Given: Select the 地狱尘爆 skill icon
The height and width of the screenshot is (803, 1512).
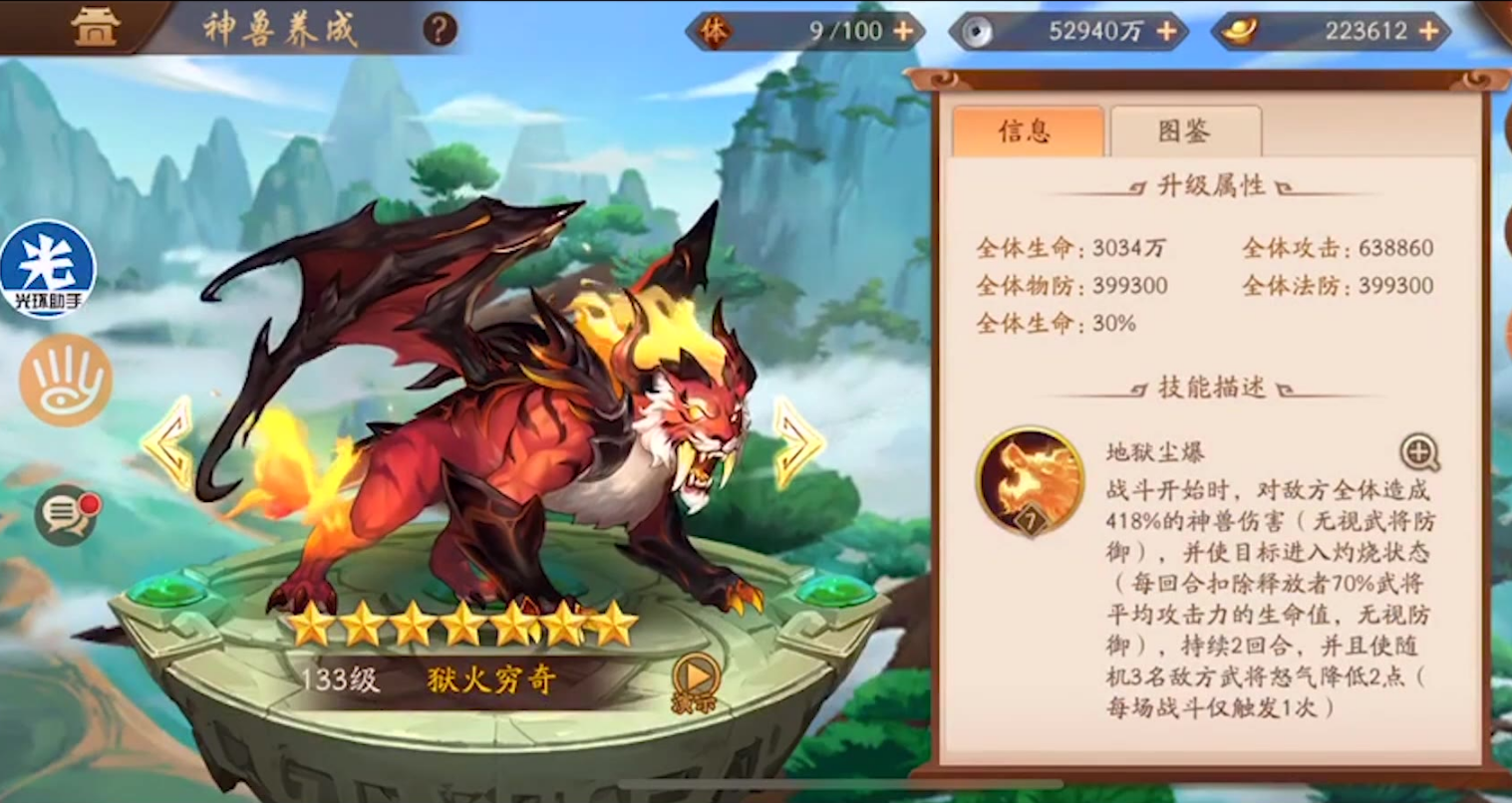Looking at the screenshot, I should tap(1031, 479).
